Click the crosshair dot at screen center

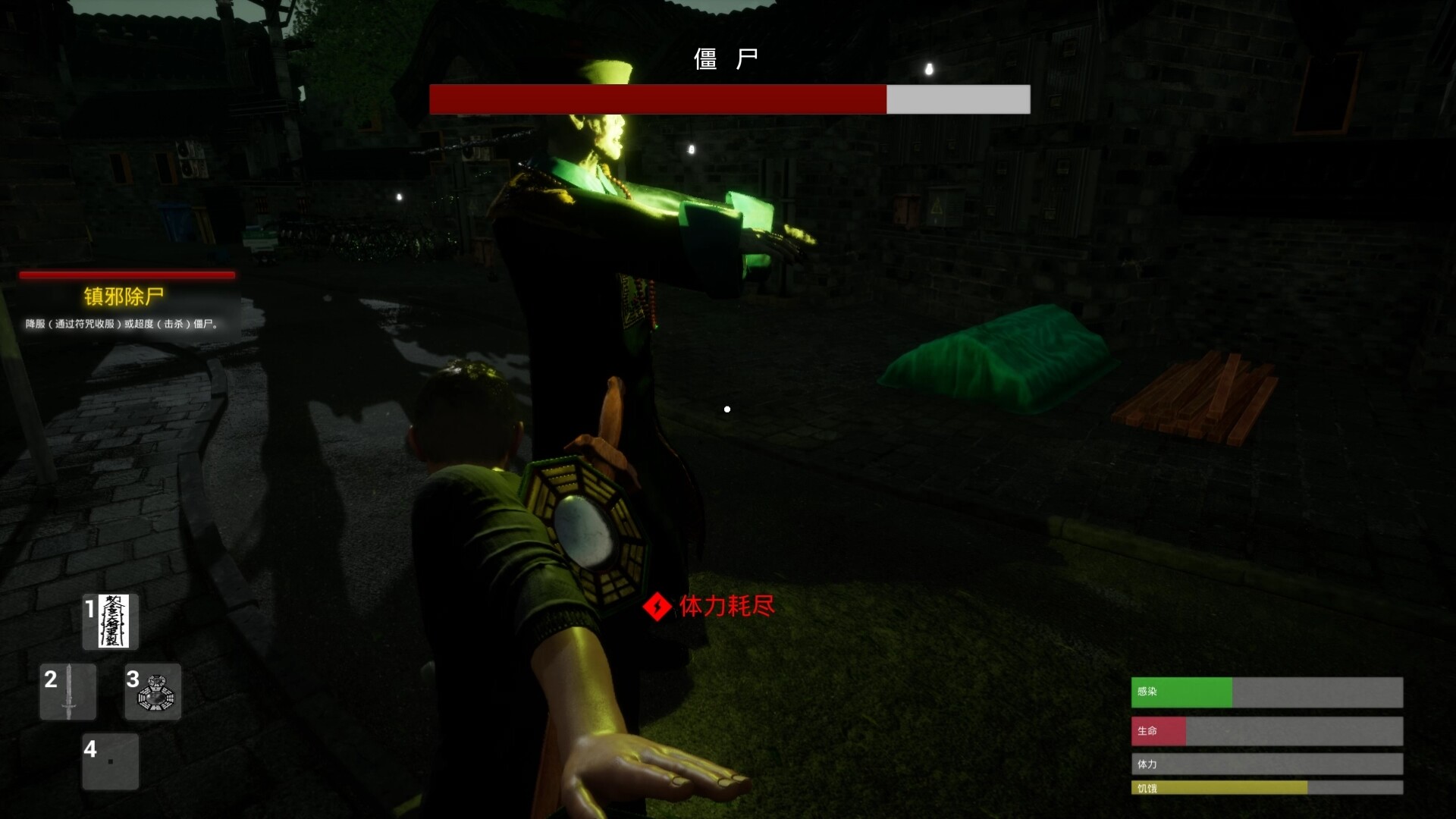(727, 409)
